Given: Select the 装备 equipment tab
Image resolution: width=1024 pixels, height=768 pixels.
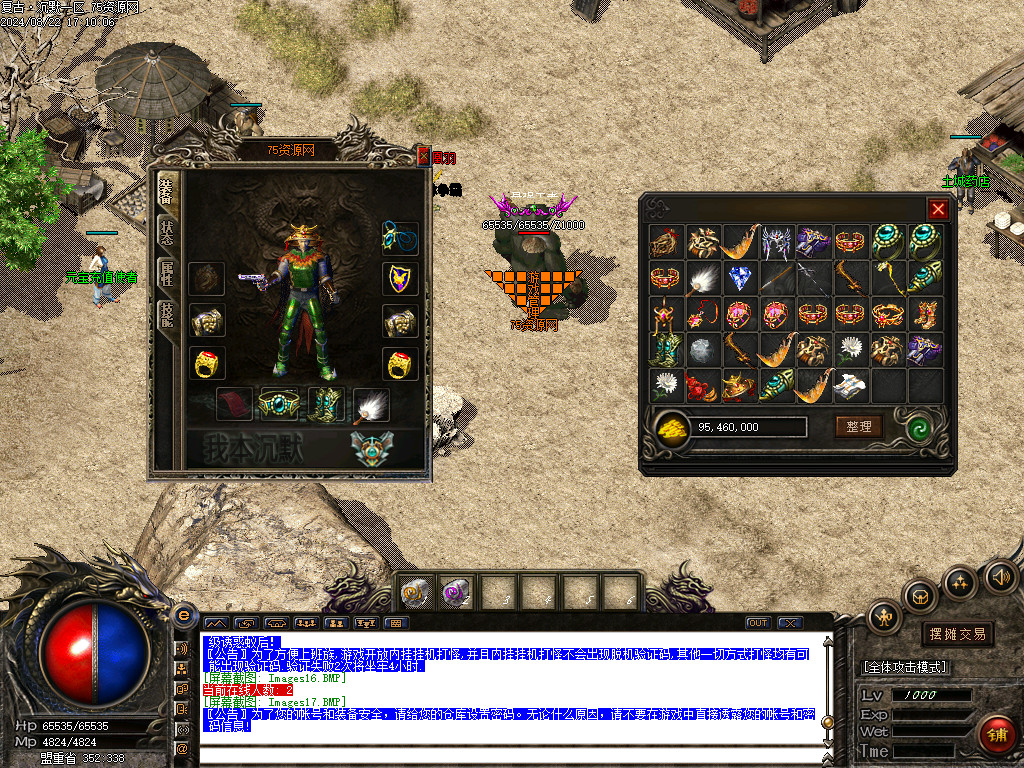Looking at the screenshot, I should [x=166, y=190].
